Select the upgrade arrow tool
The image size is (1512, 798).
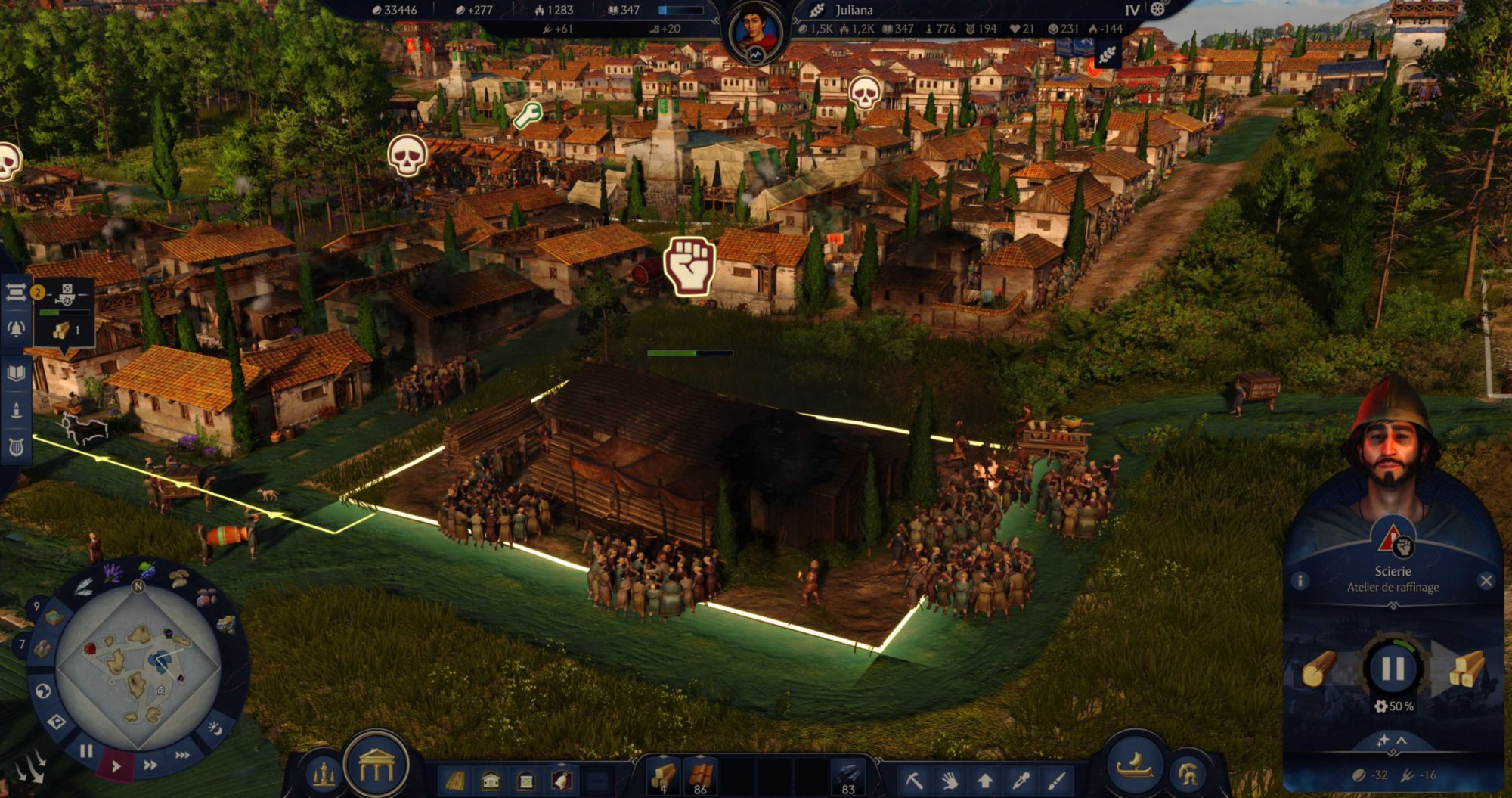[985, 780]
